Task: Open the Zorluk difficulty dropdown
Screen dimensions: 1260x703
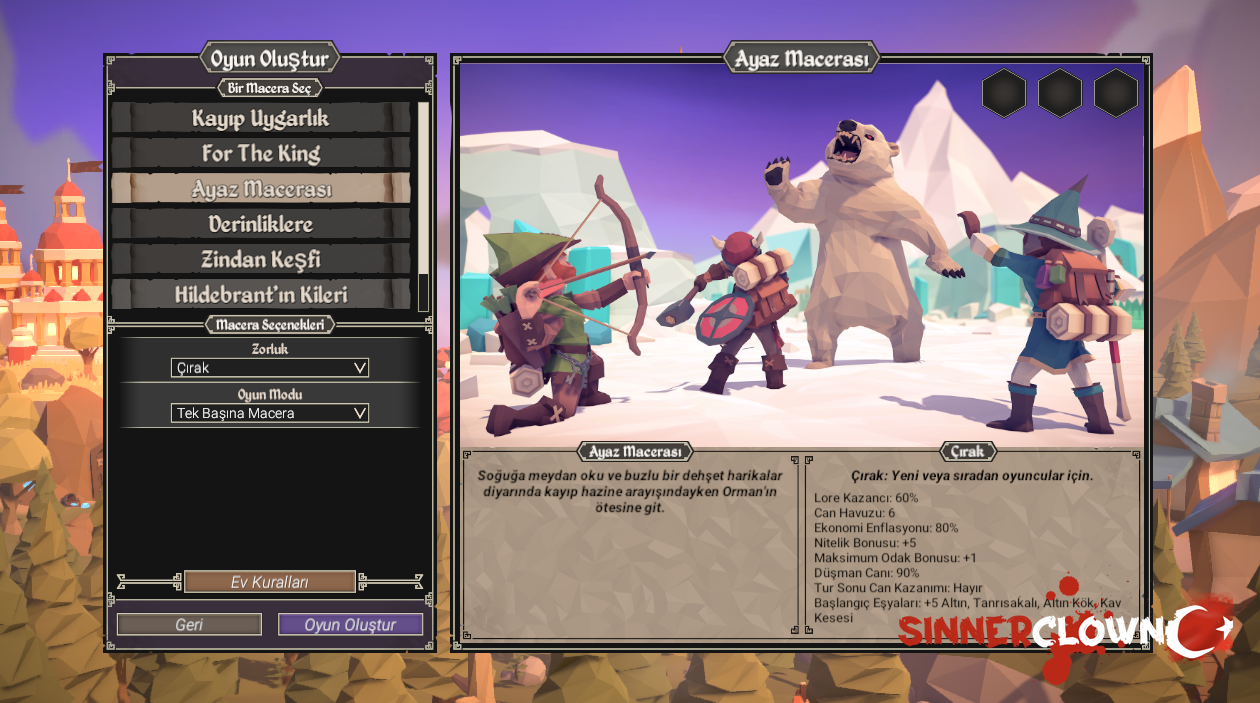Action: [x=270, y=368]
